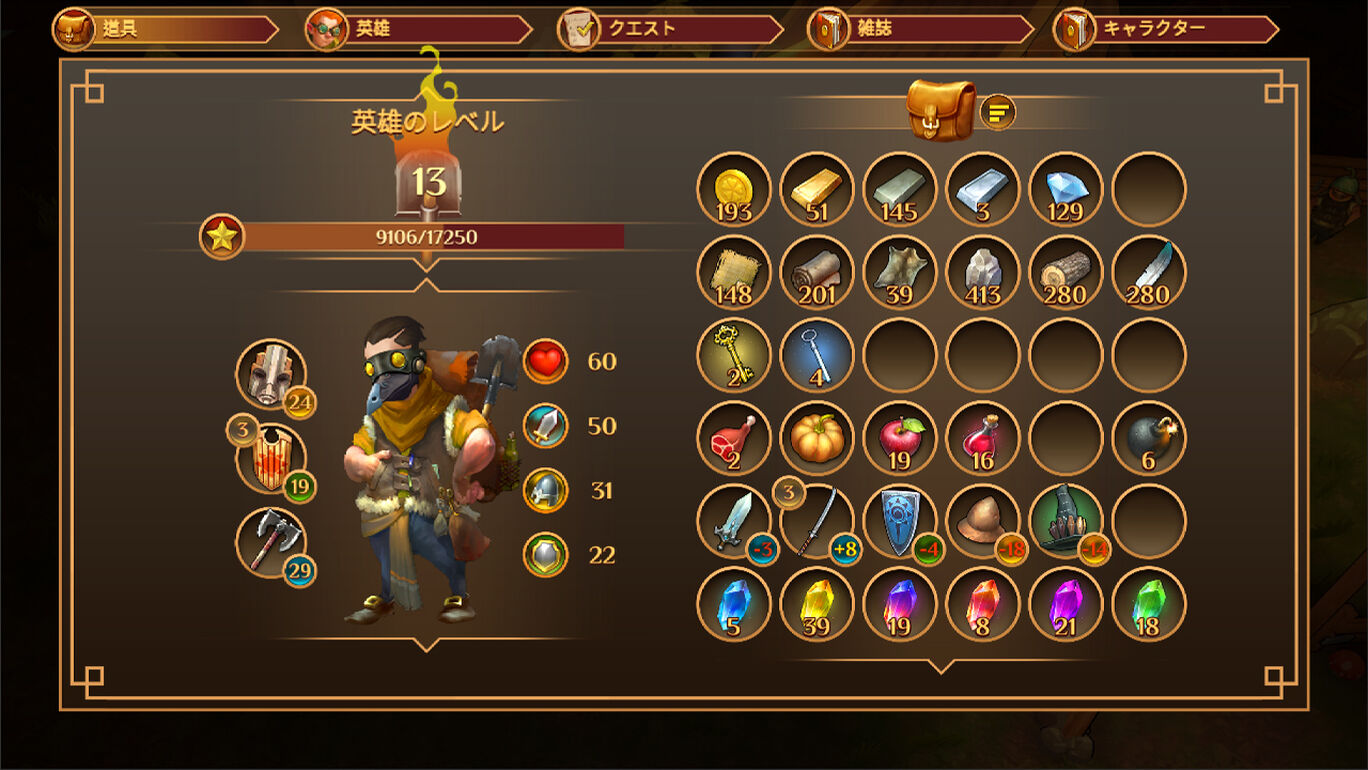The width and height of the screenshot is (1368, 770).
Task: Choose the blue shield item
Action: click(x=900, y=521)
